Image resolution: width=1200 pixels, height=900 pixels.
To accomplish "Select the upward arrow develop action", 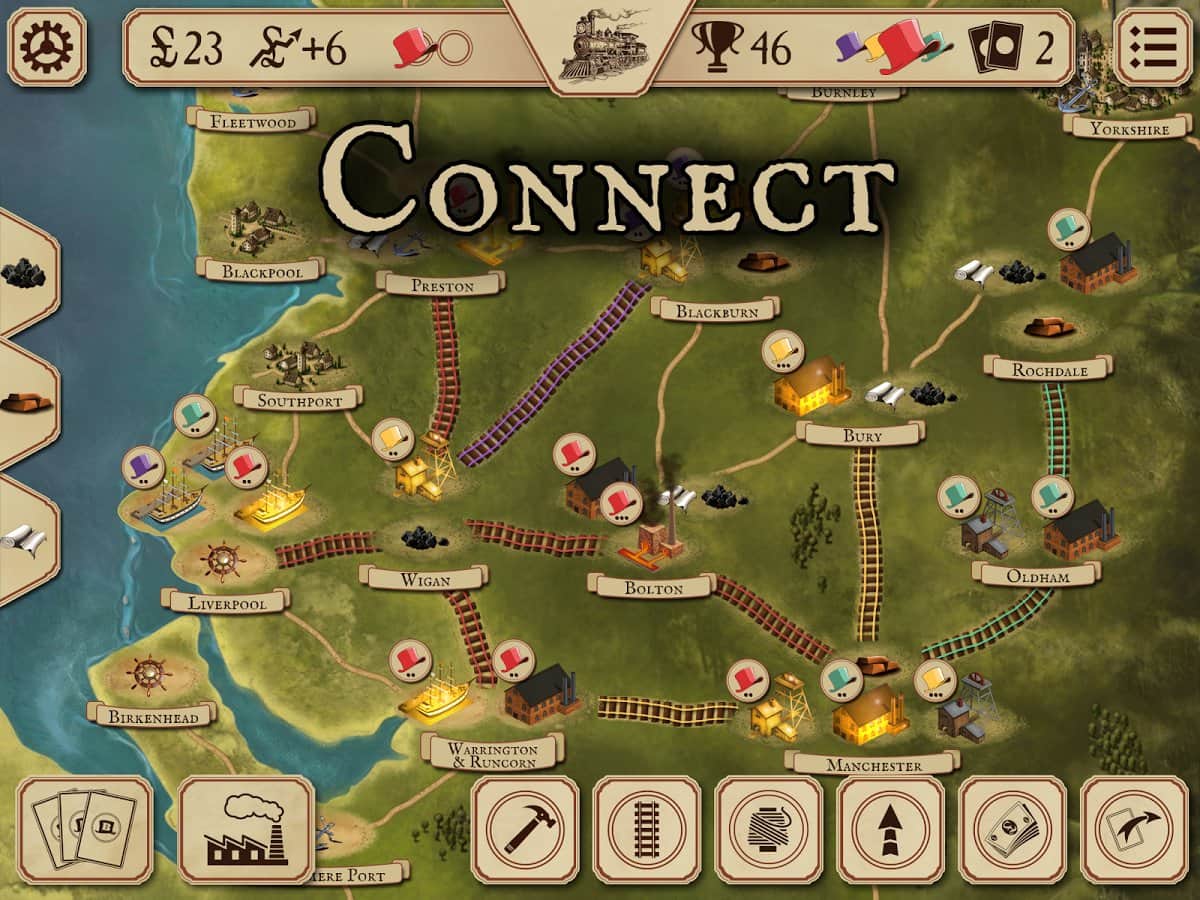I will (x=891, y=830).
